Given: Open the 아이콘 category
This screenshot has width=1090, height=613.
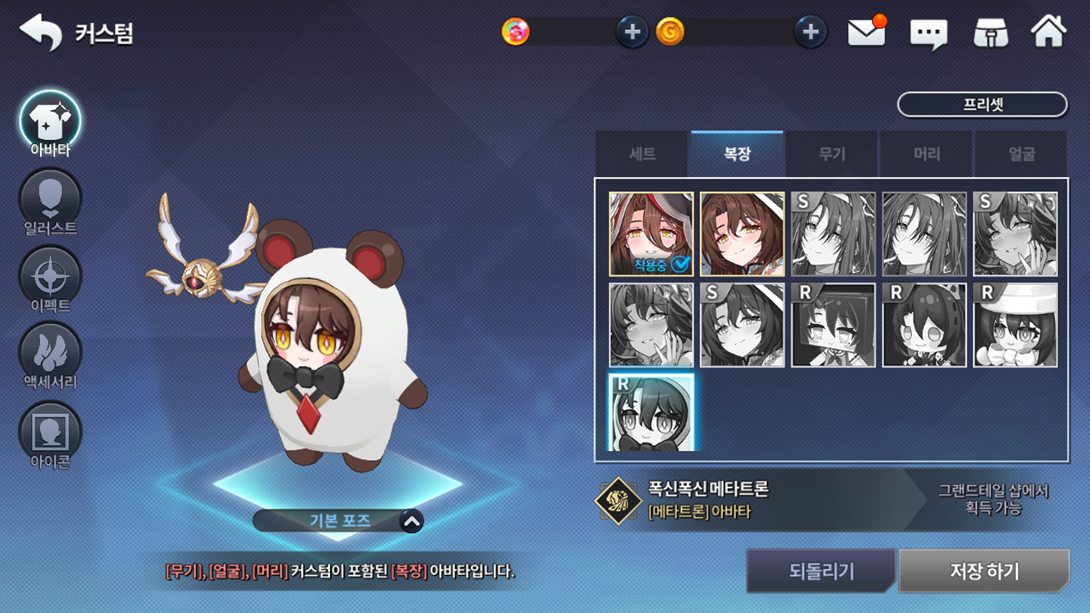Looking at the screenshot, I should click(50, 434).
